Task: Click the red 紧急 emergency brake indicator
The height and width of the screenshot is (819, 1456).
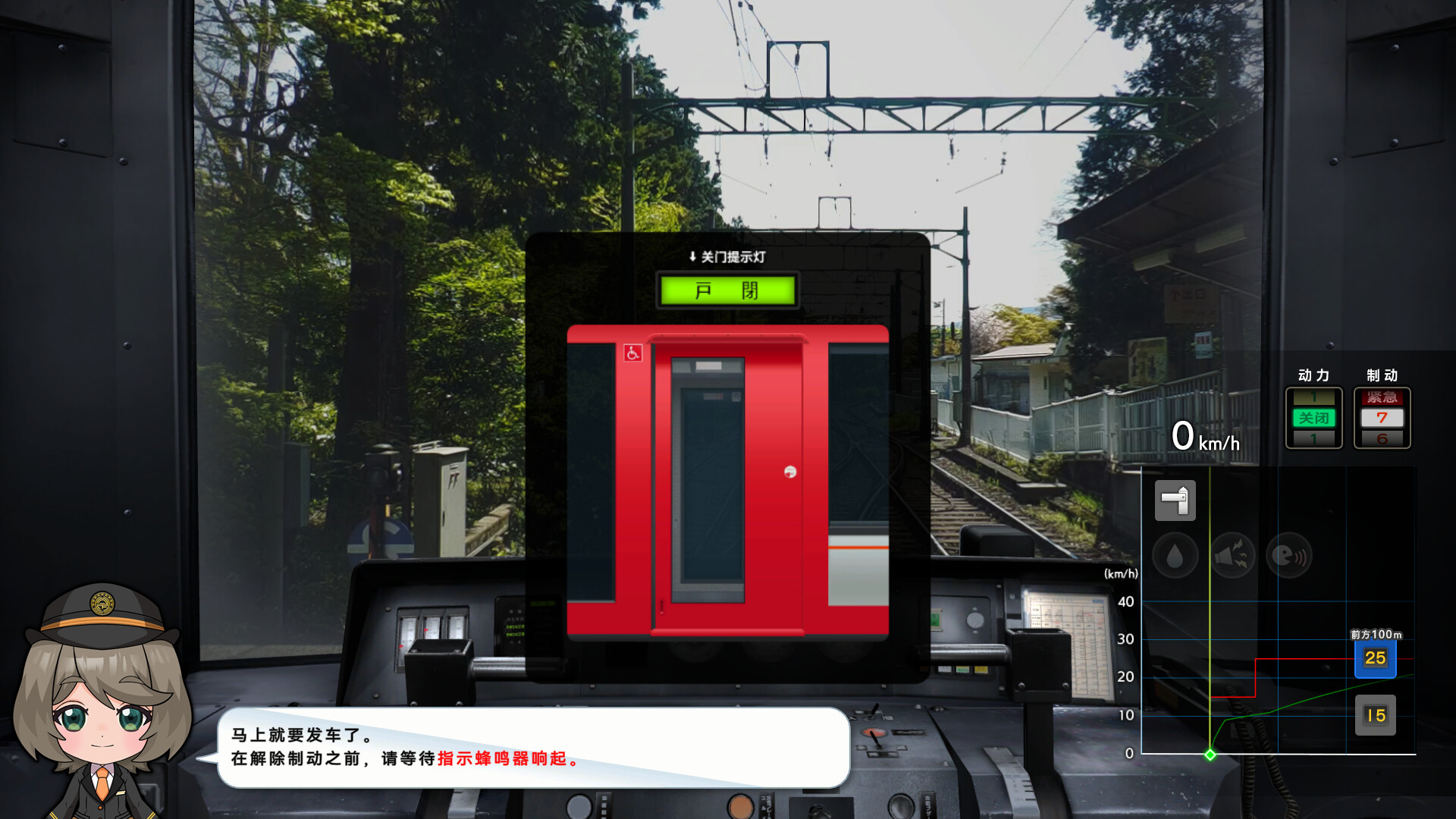Action: tap(1382, 396)
